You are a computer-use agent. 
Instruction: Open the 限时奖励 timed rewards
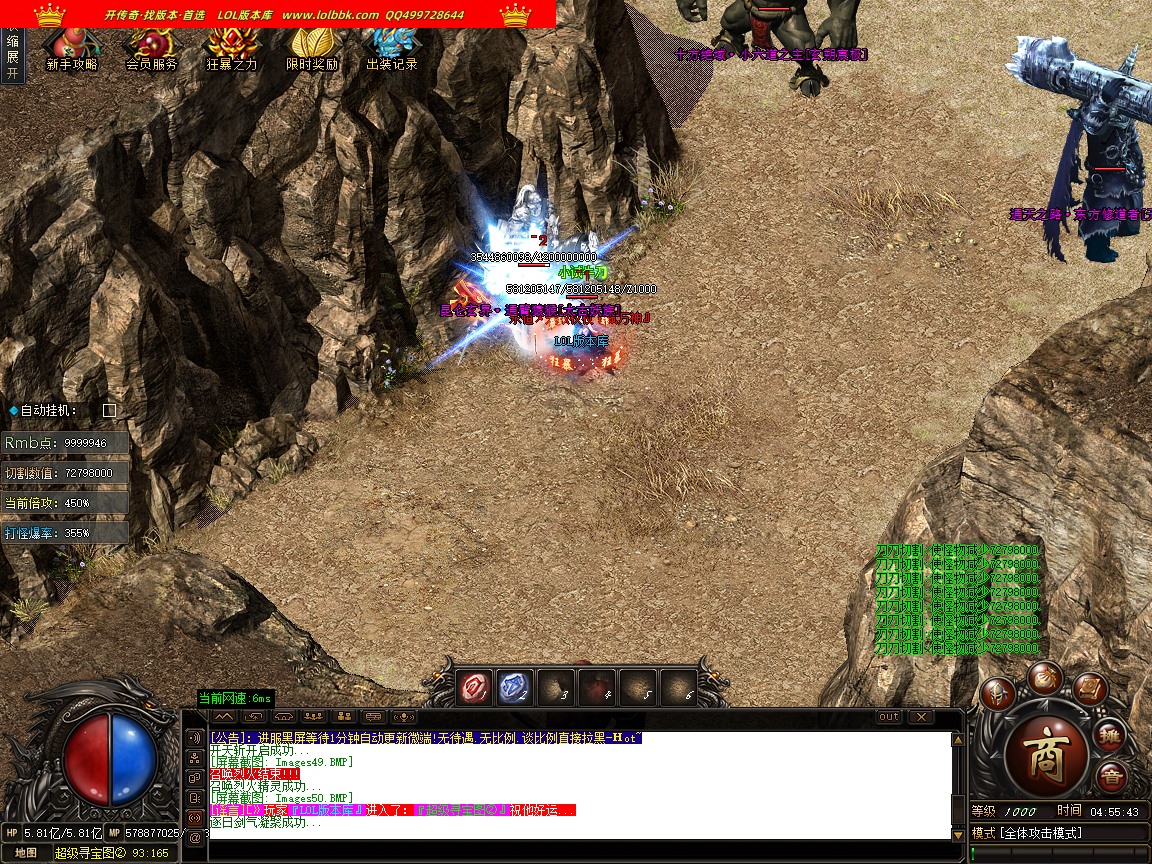(x=312, y=50)
